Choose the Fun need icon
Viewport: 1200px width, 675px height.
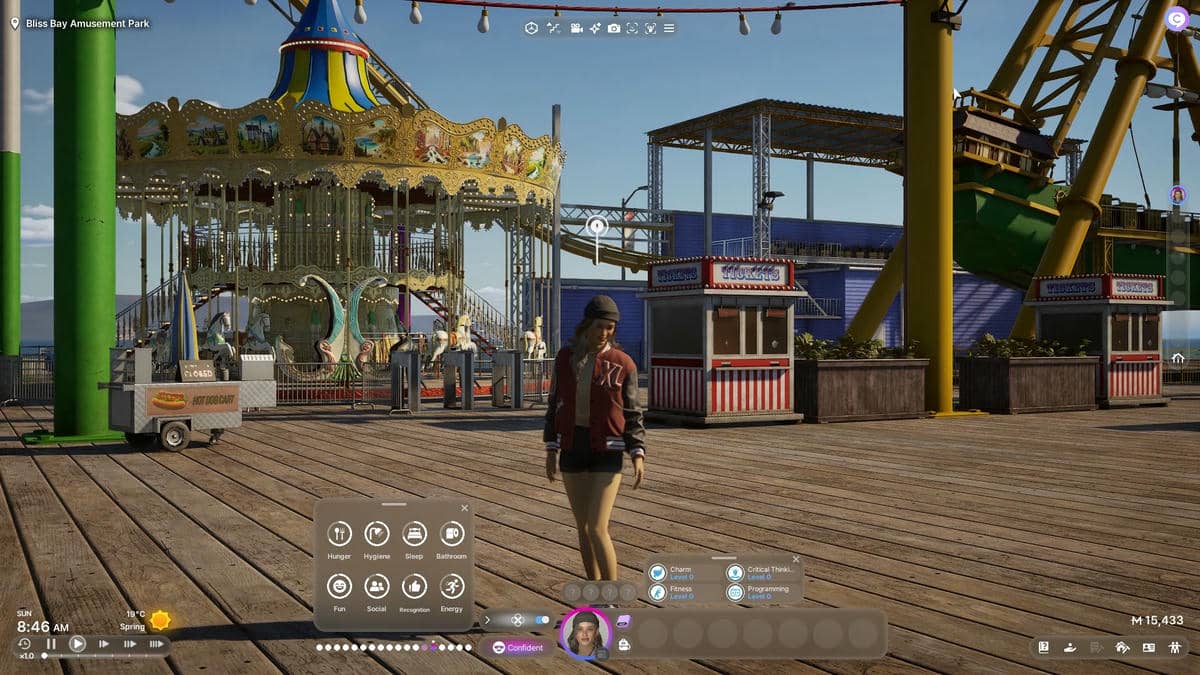pyautogui.click(x=339, y=587)
